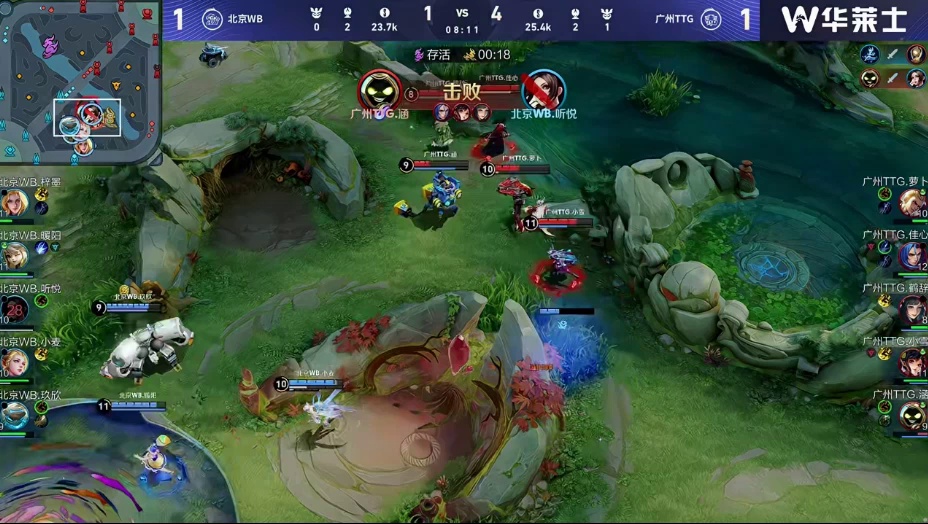
Task: Select 北京WB.听悦 respawning player portrait
Action: click(14, 309)
